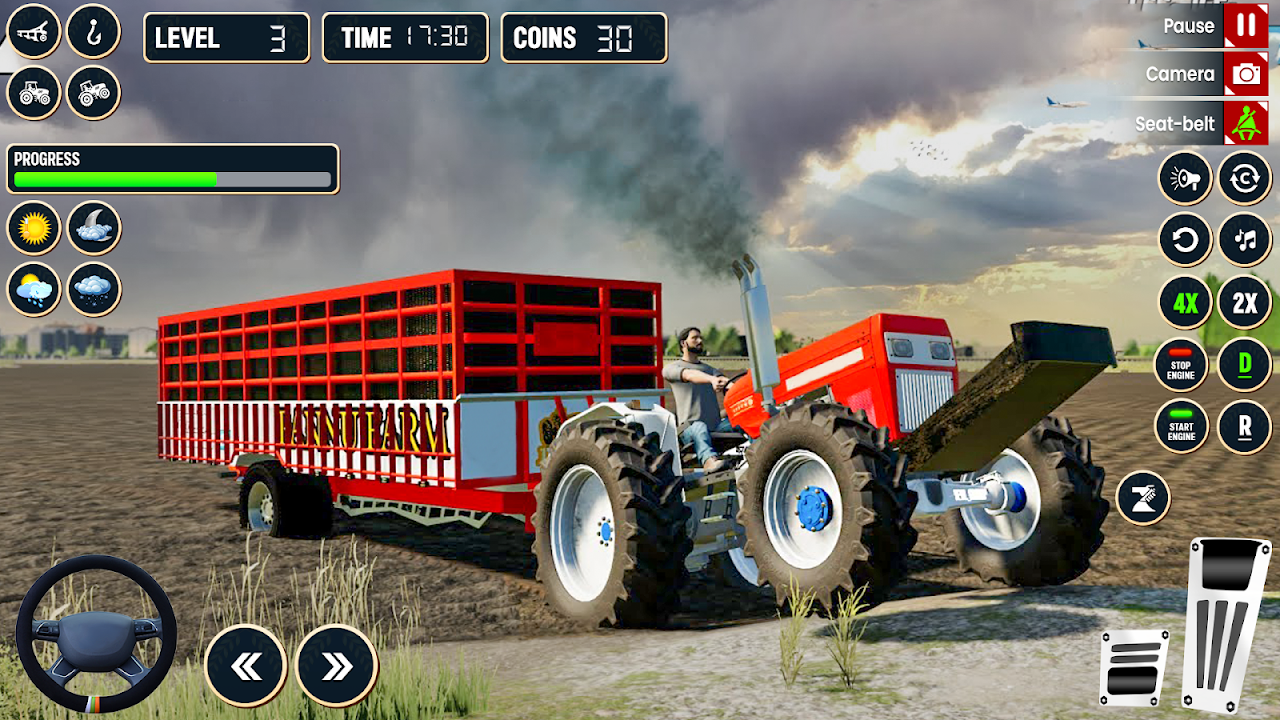Screen dimensions: 1280x720
Task: Switch to the night moon setting
Action: click(x=94, y=228)
